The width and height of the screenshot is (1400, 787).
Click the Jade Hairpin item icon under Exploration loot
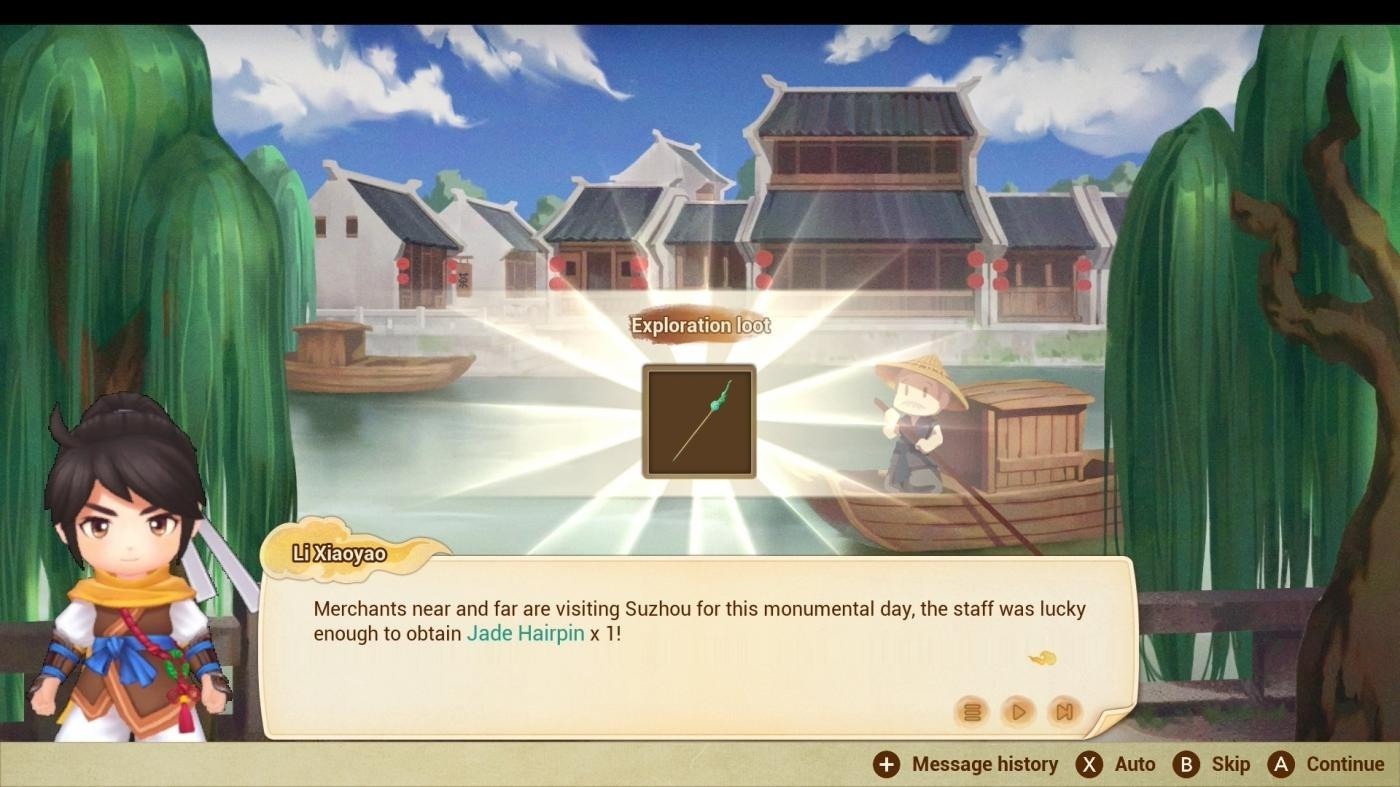coord(699,422)
